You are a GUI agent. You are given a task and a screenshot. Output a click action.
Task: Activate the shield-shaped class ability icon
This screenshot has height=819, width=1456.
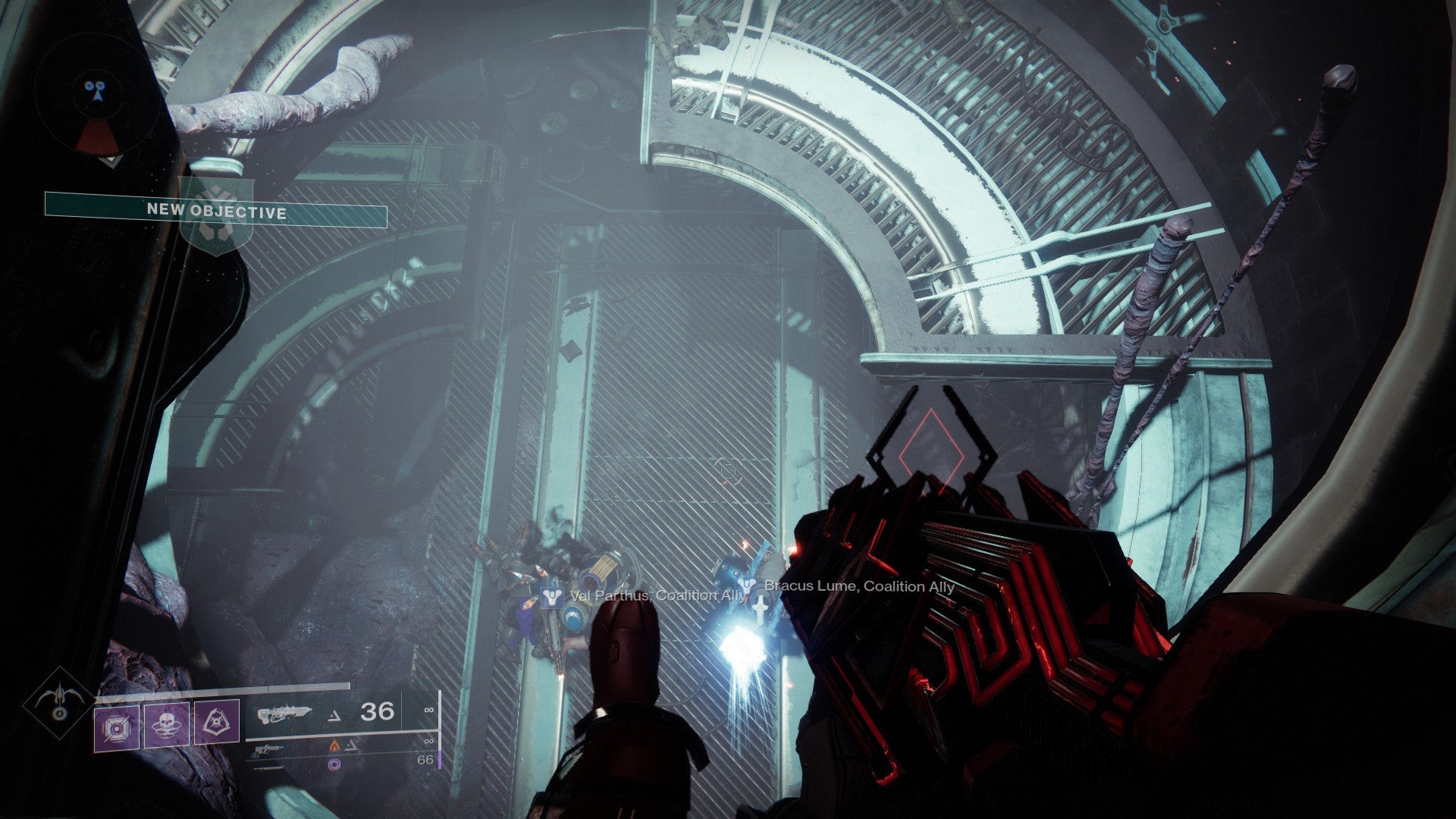(x=216, y=722)
